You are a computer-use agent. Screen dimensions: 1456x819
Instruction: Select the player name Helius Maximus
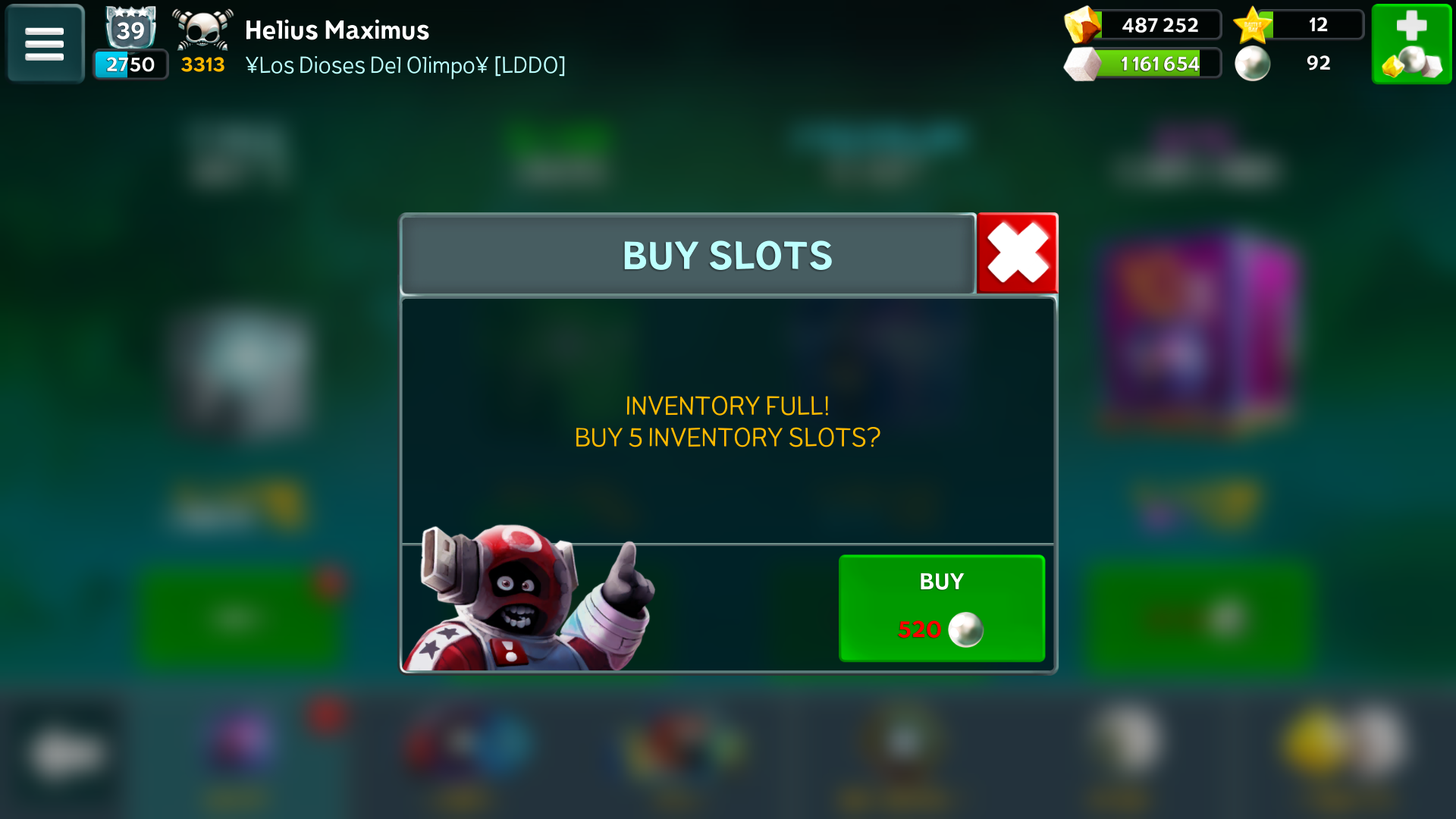337,30
